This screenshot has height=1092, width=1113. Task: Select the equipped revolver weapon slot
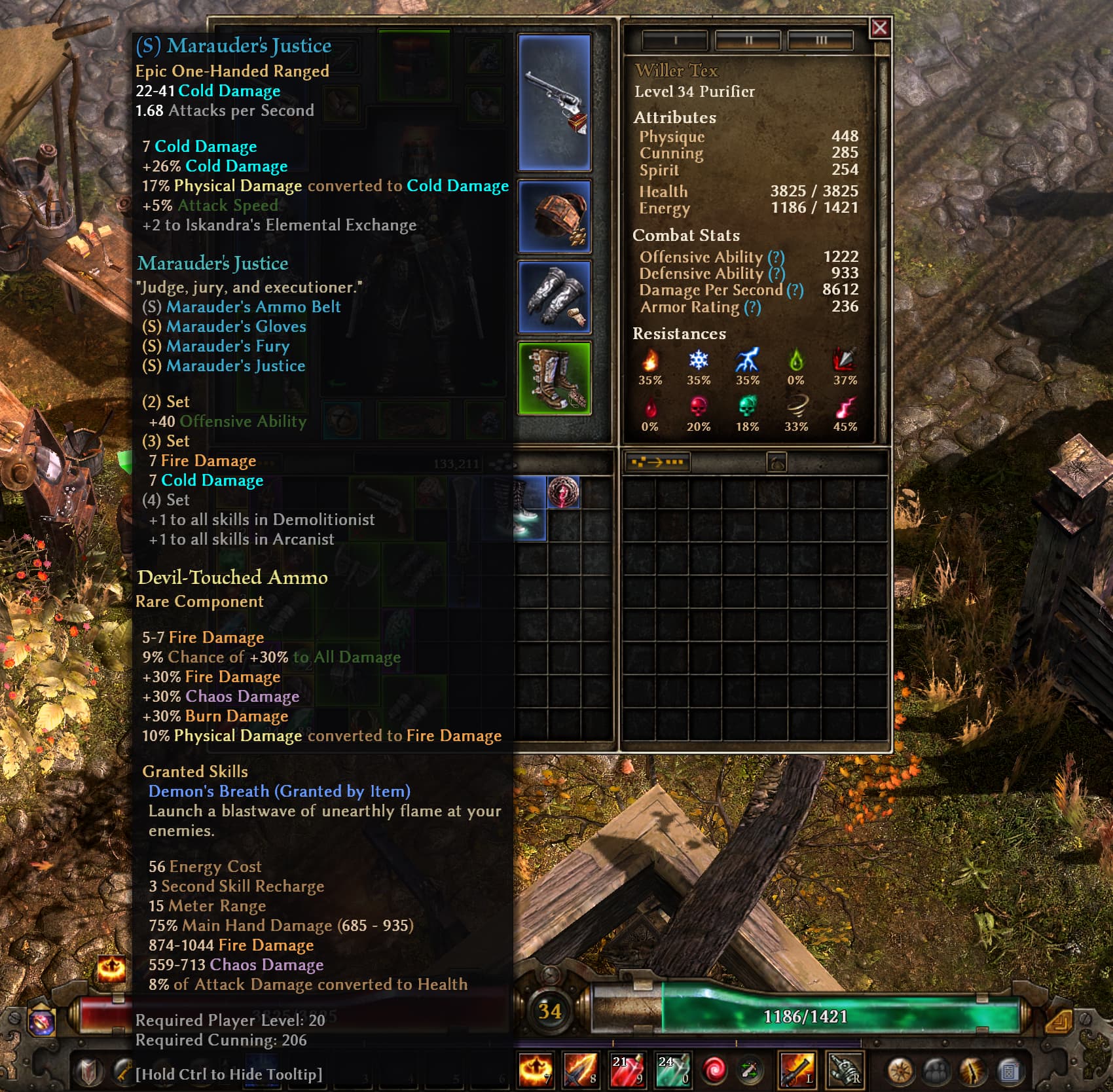[x=555, y=103]
